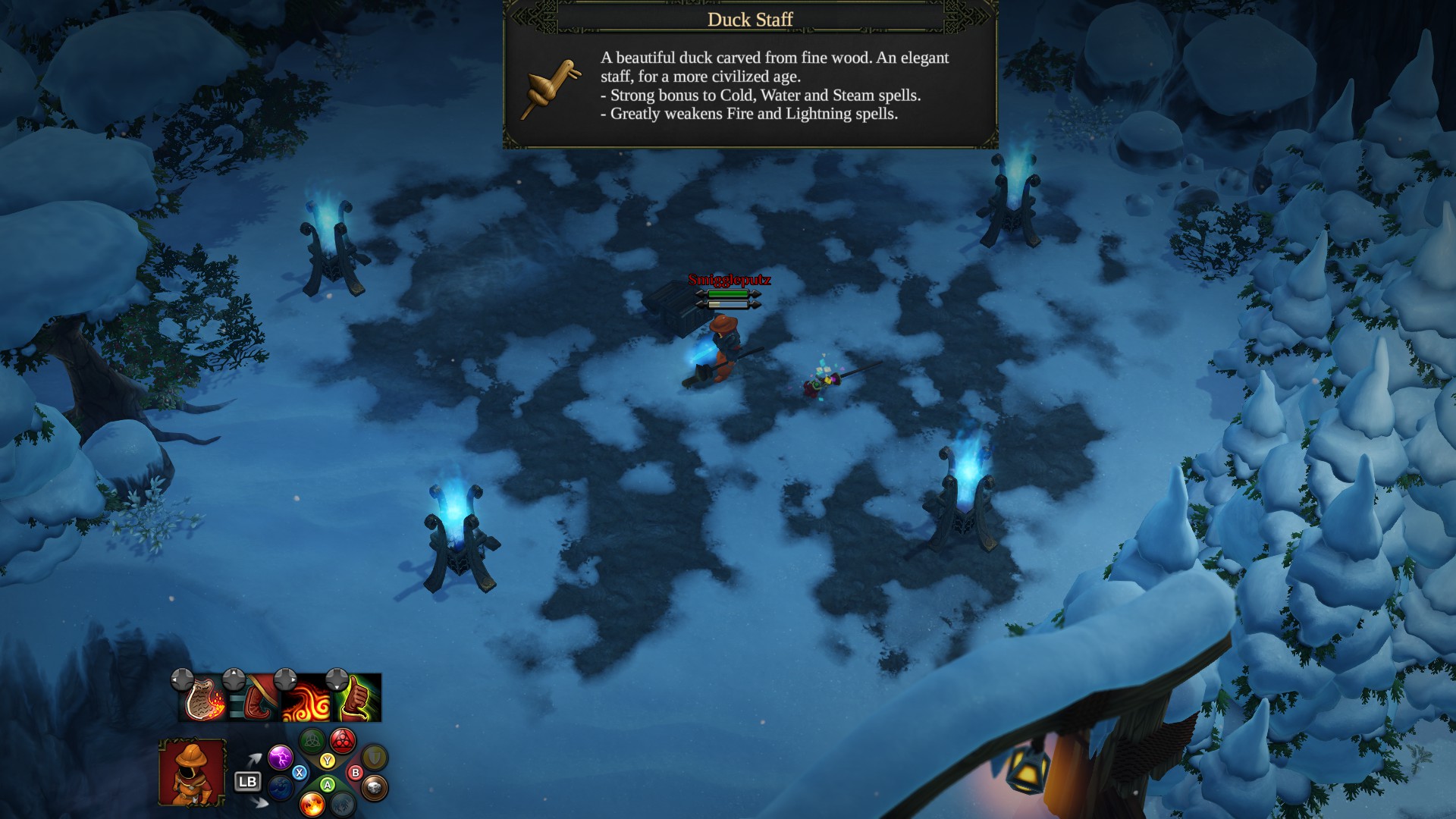Use the red boot haste magick
1456x819 pixels.
(x=255, y=698)
